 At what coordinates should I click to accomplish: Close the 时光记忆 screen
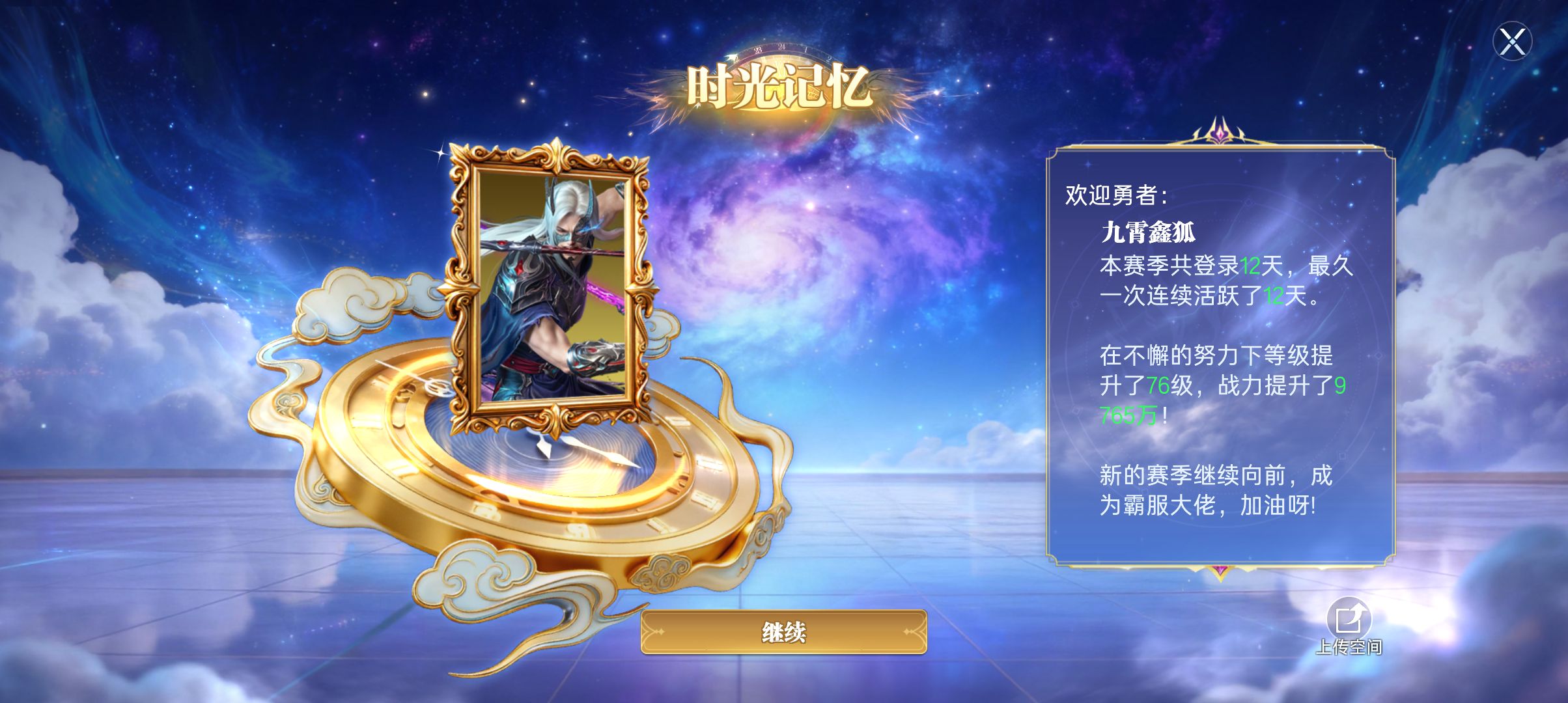[1512, 42]
